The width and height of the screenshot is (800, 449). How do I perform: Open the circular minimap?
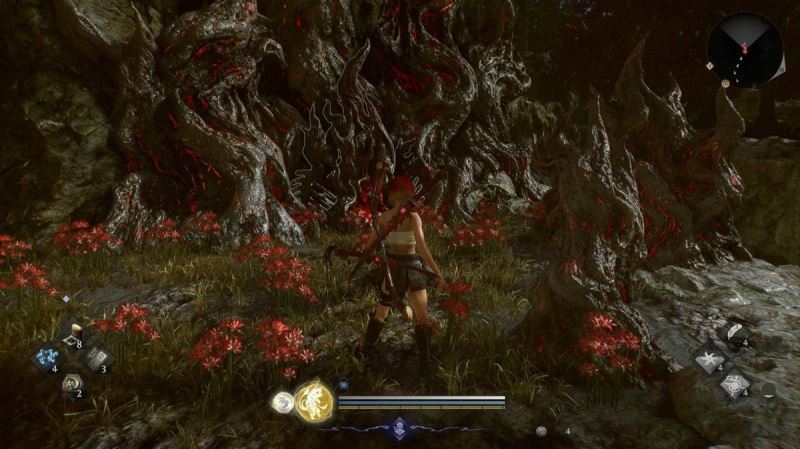pos(744,48)
